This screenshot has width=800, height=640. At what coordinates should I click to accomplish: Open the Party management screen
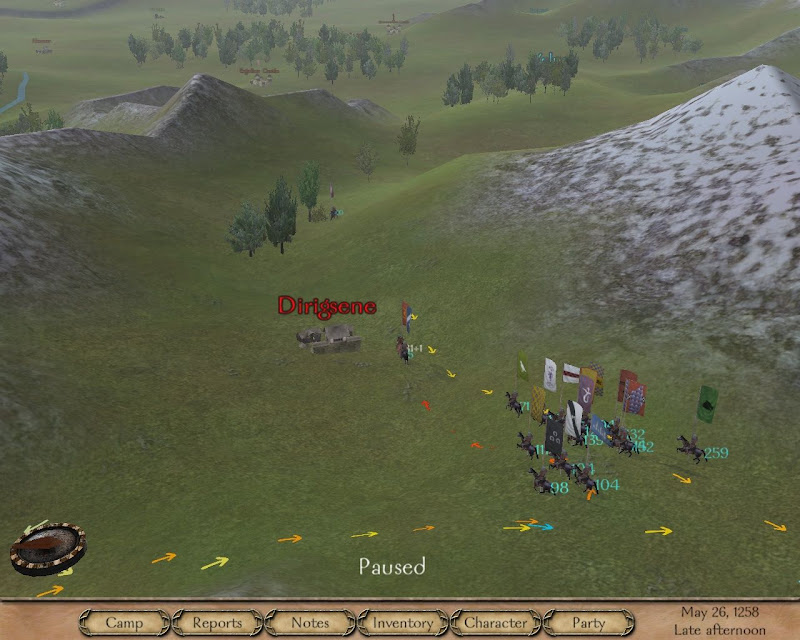589,623
